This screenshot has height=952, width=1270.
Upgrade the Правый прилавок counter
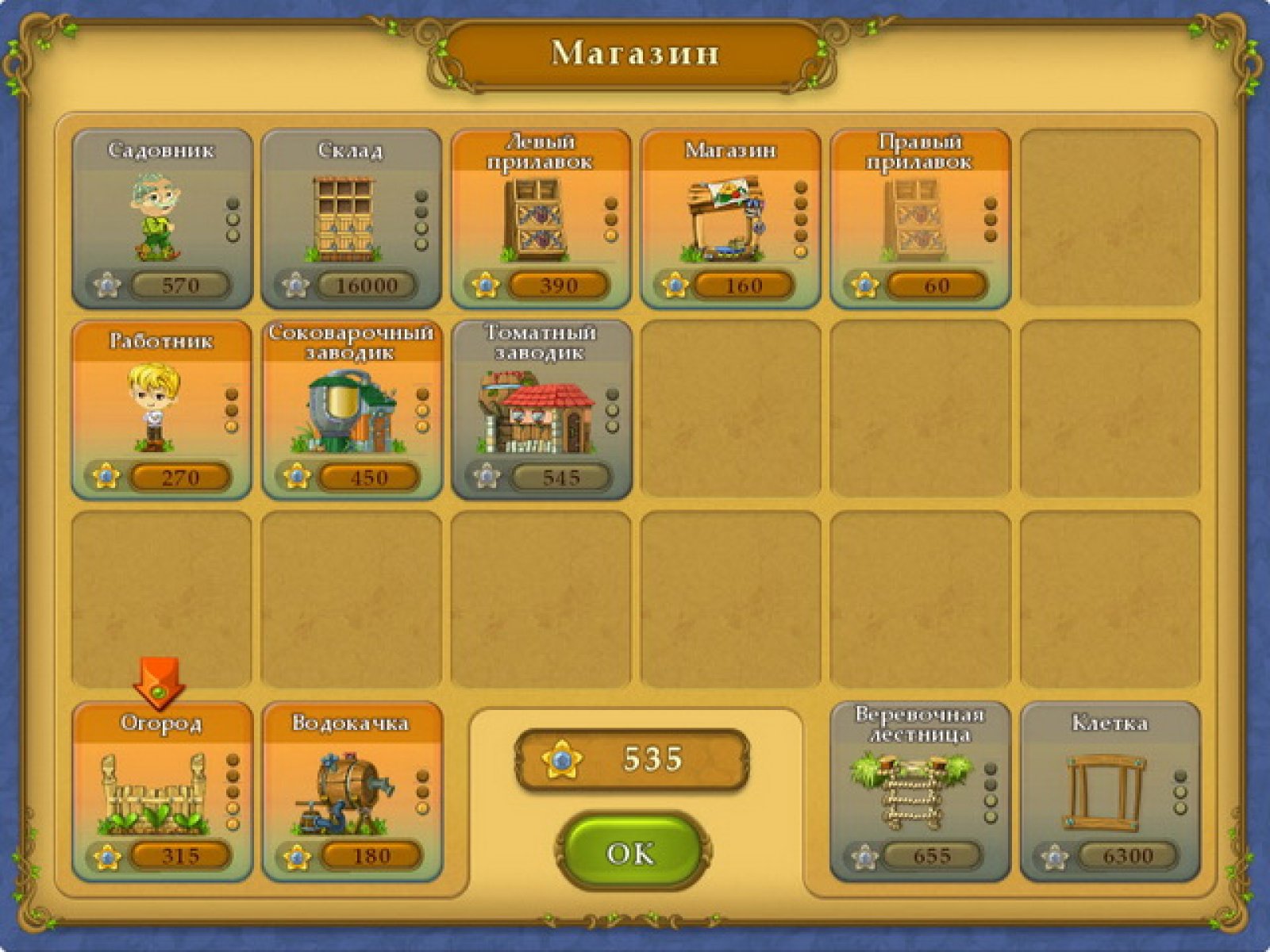point(920,218)
